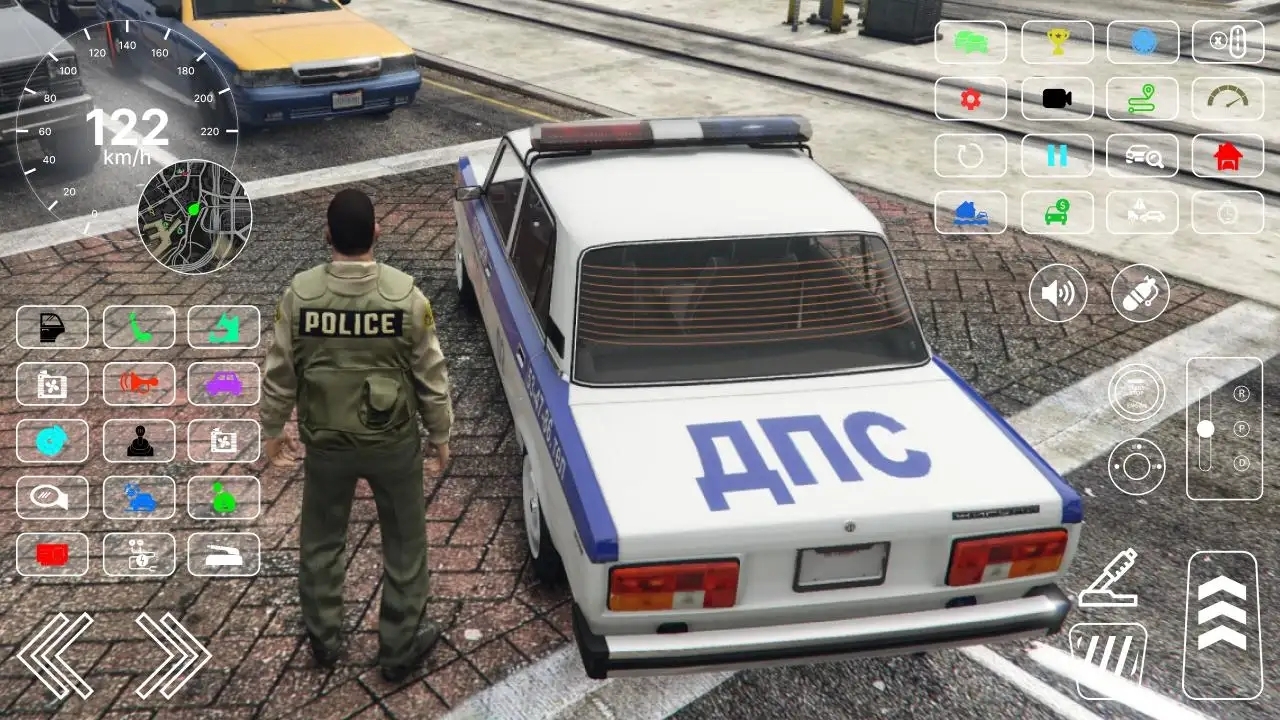Pause the game with cyan pause icon
Viewport: 1280px width, 720px height.
(1058, 156)
